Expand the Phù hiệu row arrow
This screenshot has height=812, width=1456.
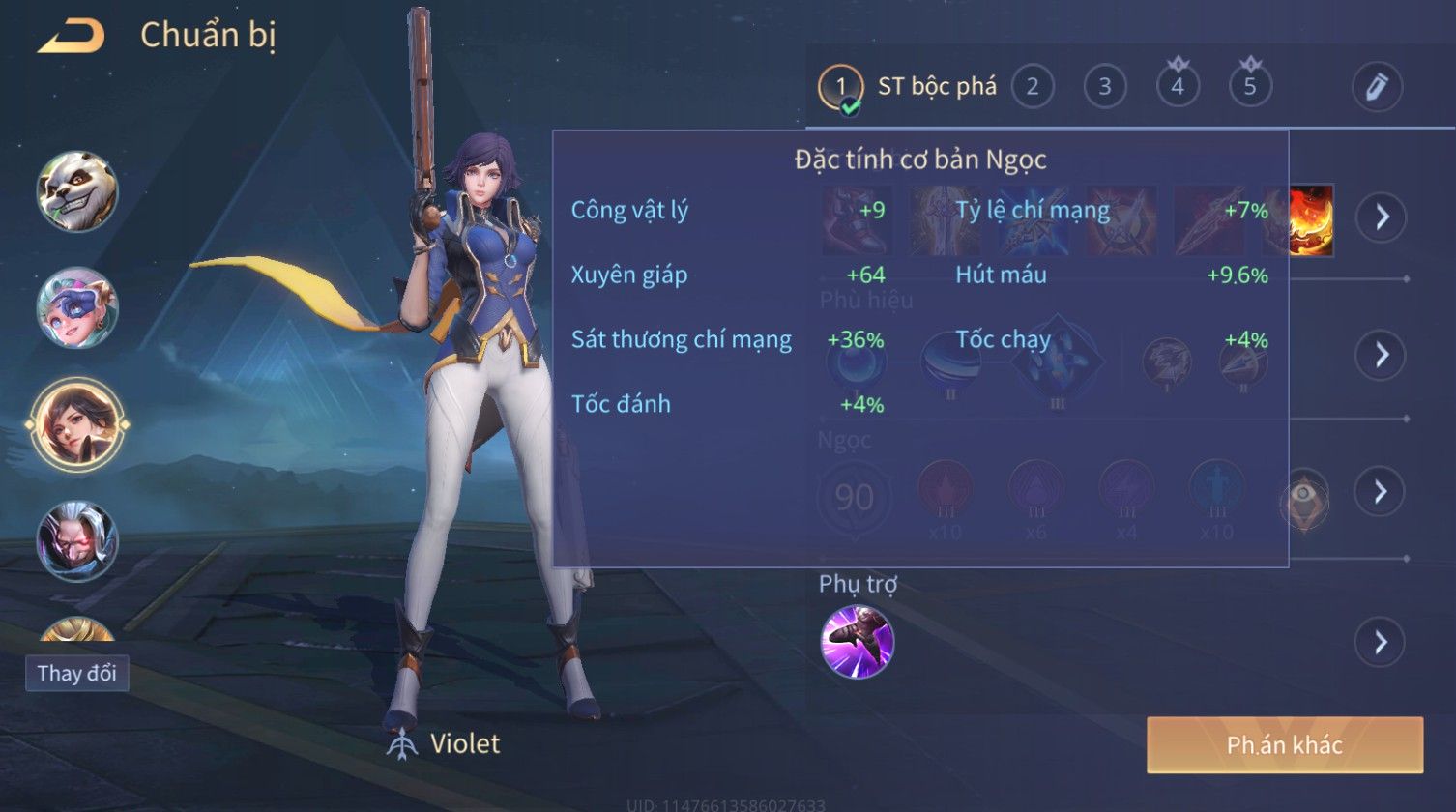tap(1381, 355)
